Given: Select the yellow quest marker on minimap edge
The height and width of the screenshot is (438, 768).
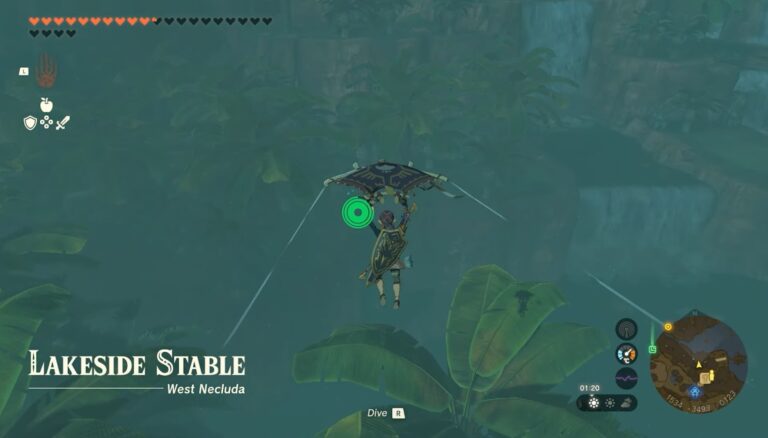Looking at the screenshot, I should point(667,326).
